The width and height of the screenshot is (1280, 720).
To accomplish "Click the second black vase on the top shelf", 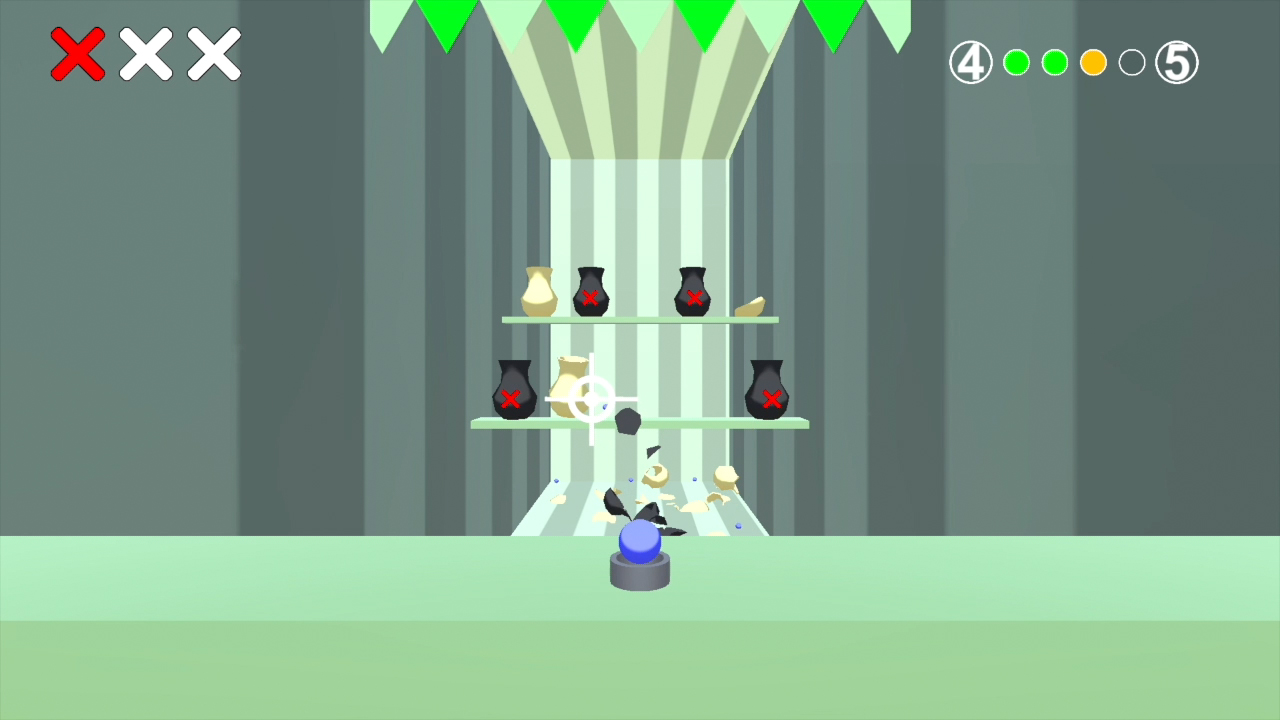I will (x=693, y=293).
